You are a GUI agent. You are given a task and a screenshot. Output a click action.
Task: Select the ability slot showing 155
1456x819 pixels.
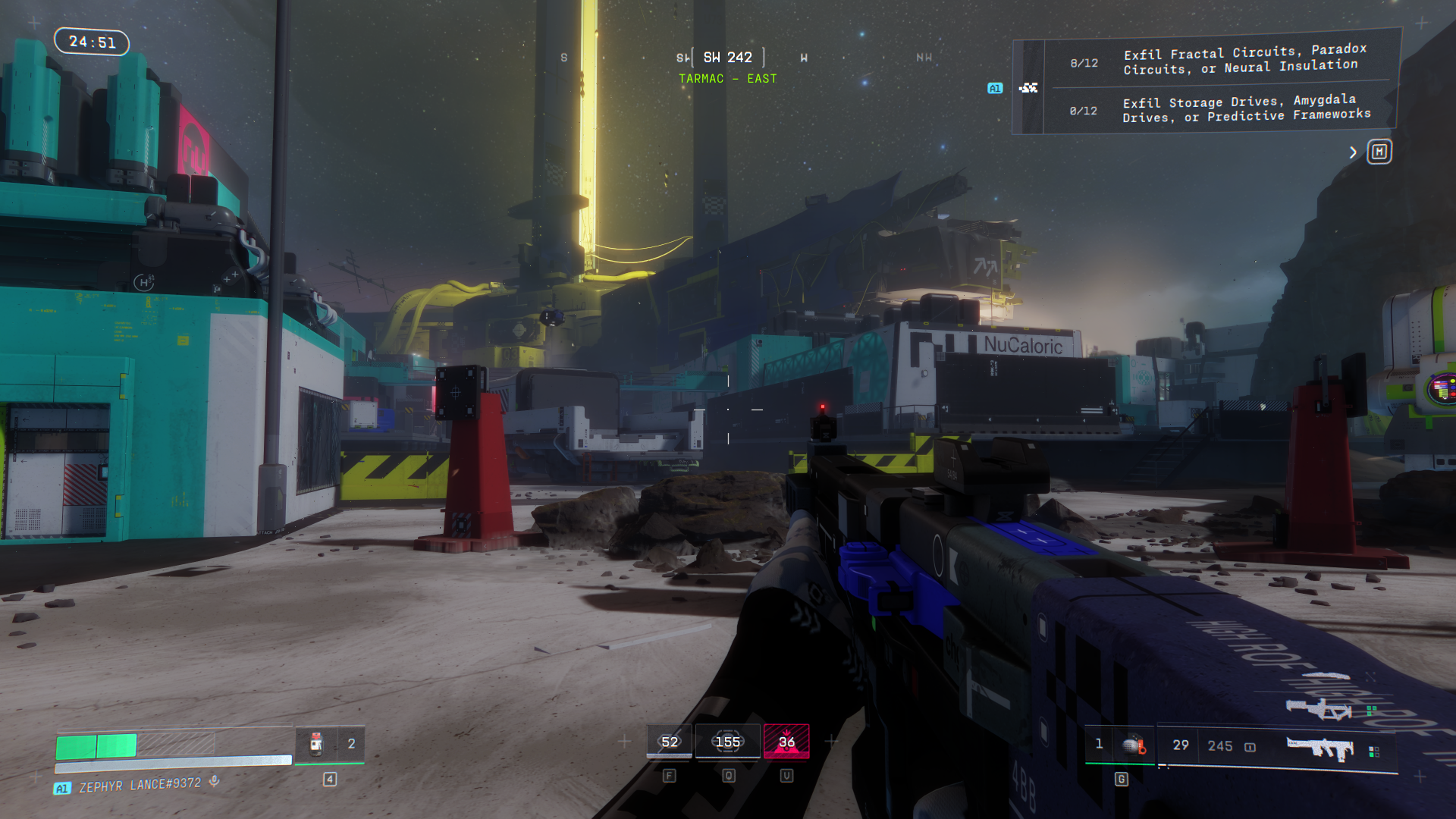tap(727, 742)
